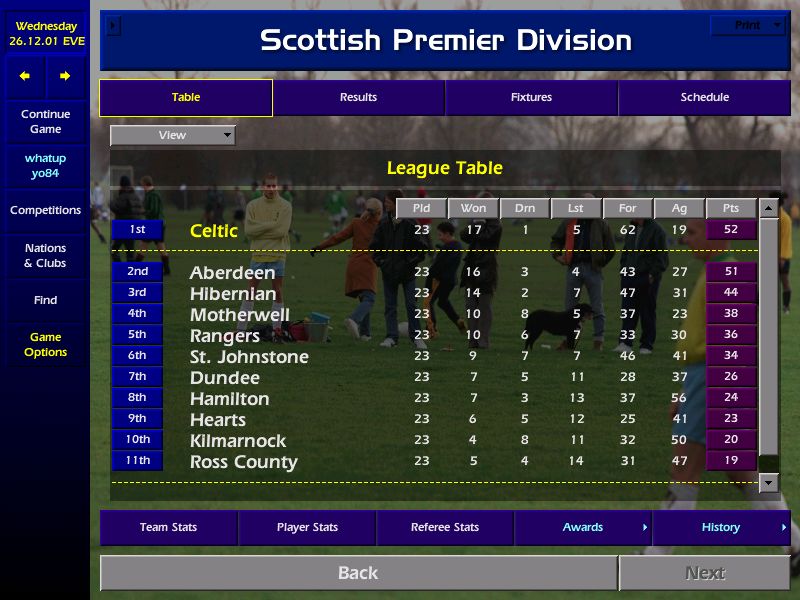Screen dimensions: 800x600
Task: Show the Schedule tab
Action: (704, 98)
